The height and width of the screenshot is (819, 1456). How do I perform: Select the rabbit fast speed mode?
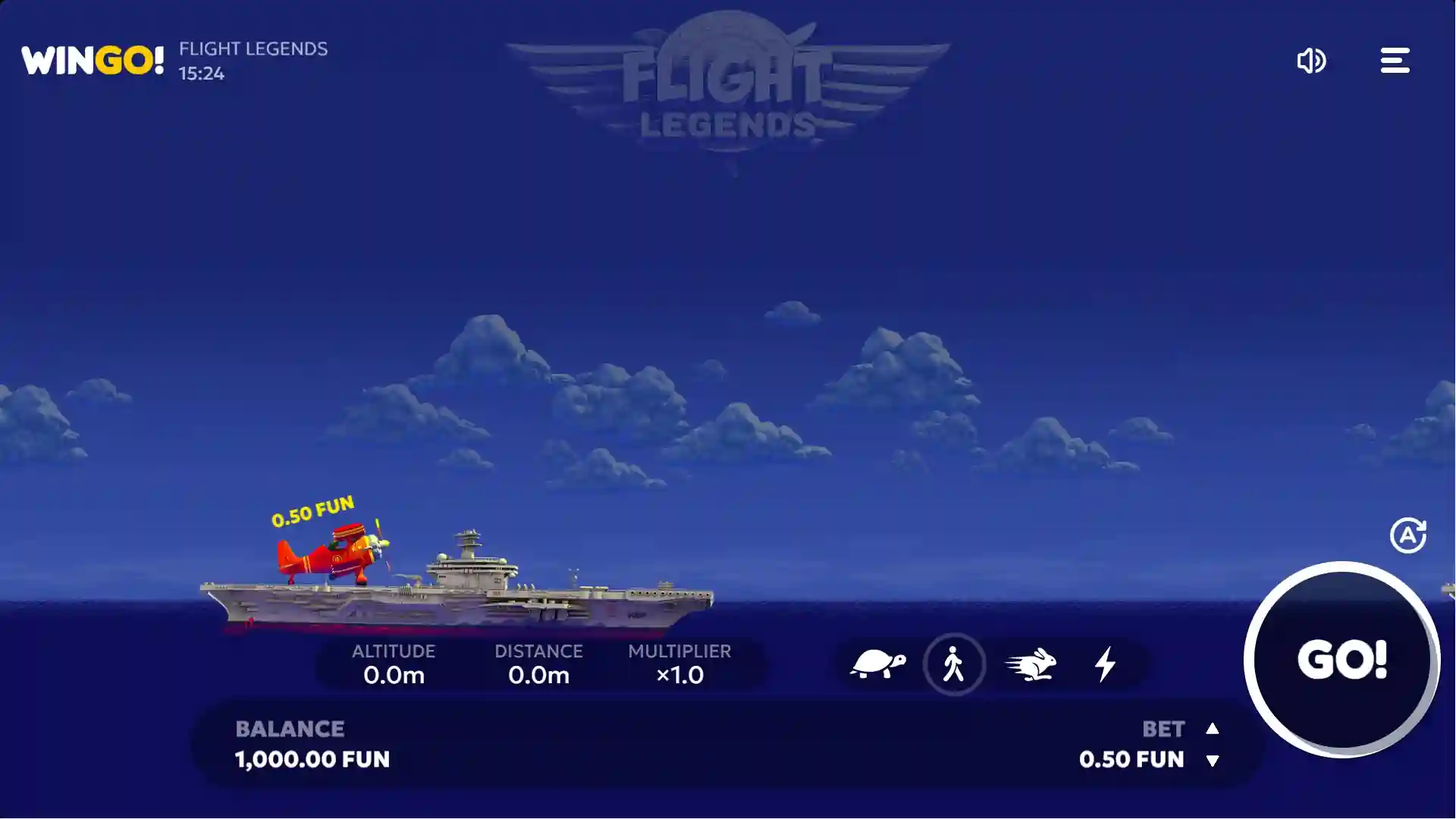click(x=1031, y=664)
